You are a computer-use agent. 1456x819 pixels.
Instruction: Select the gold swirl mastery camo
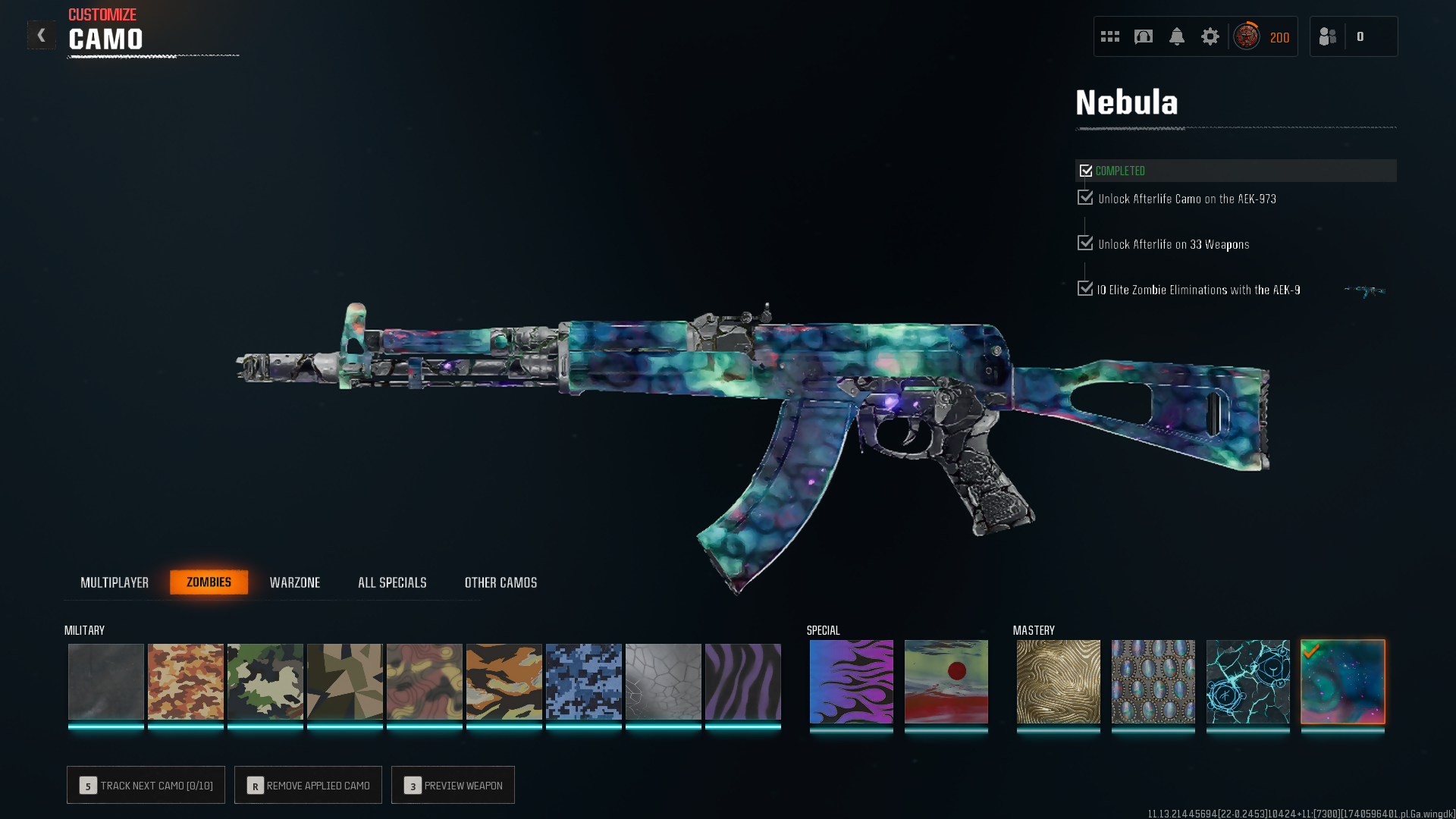pos(1059,681)
